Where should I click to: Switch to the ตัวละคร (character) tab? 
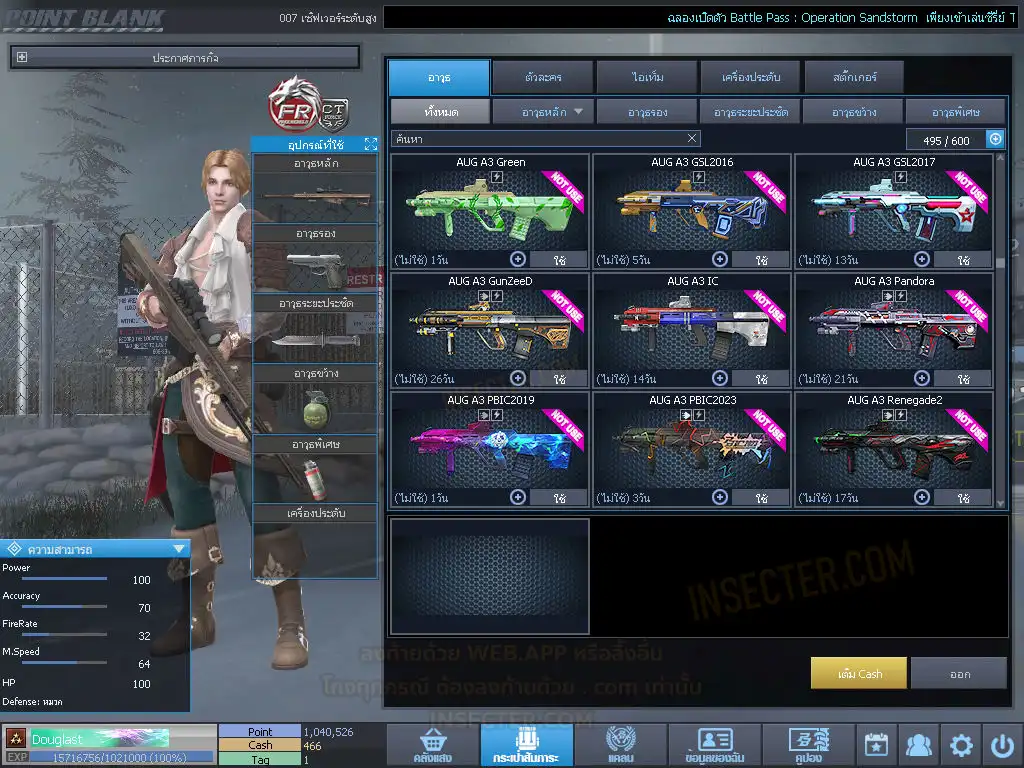coord(543,77)
